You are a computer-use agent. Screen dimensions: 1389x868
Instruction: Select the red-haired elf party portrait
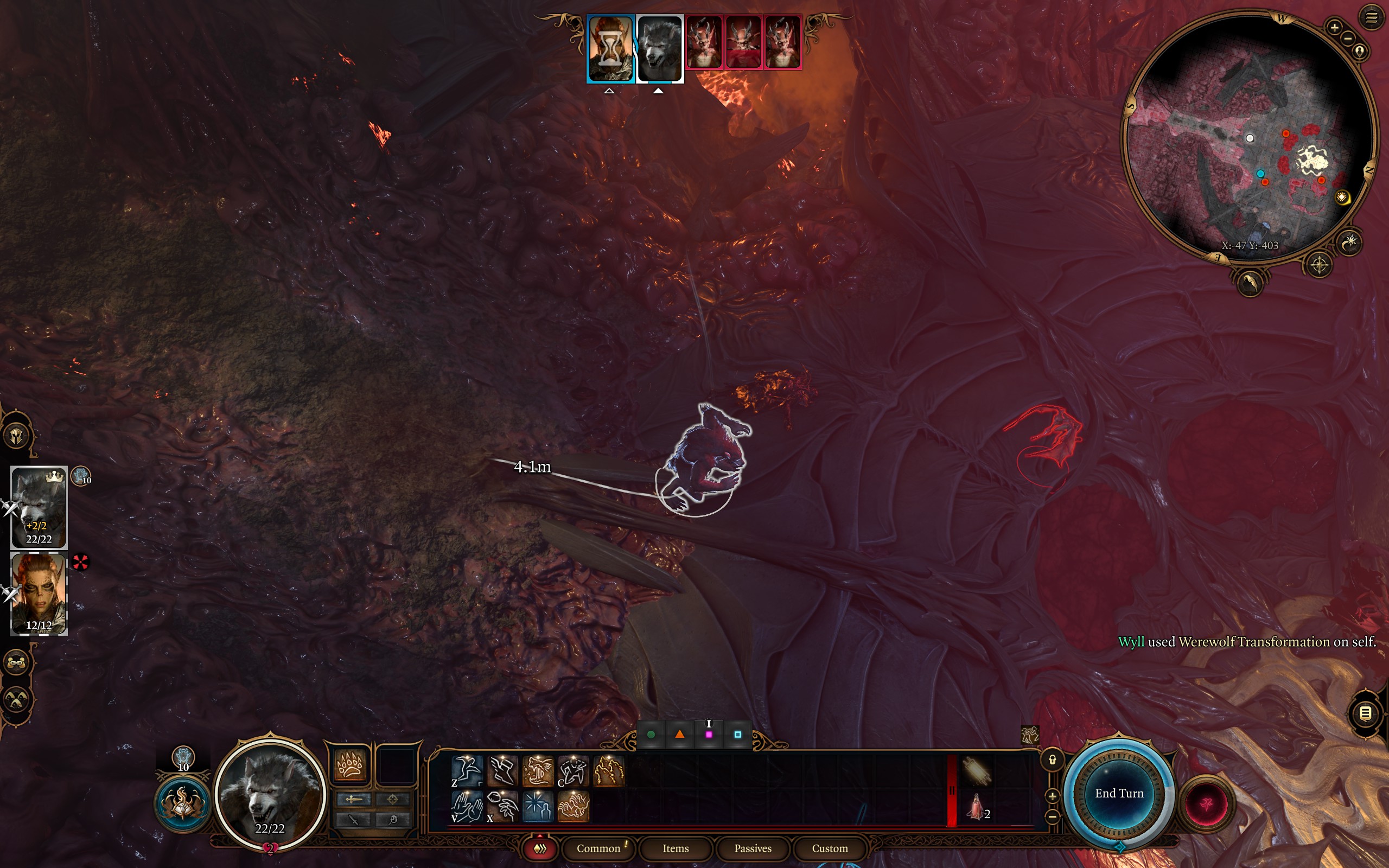coord(39,593)
